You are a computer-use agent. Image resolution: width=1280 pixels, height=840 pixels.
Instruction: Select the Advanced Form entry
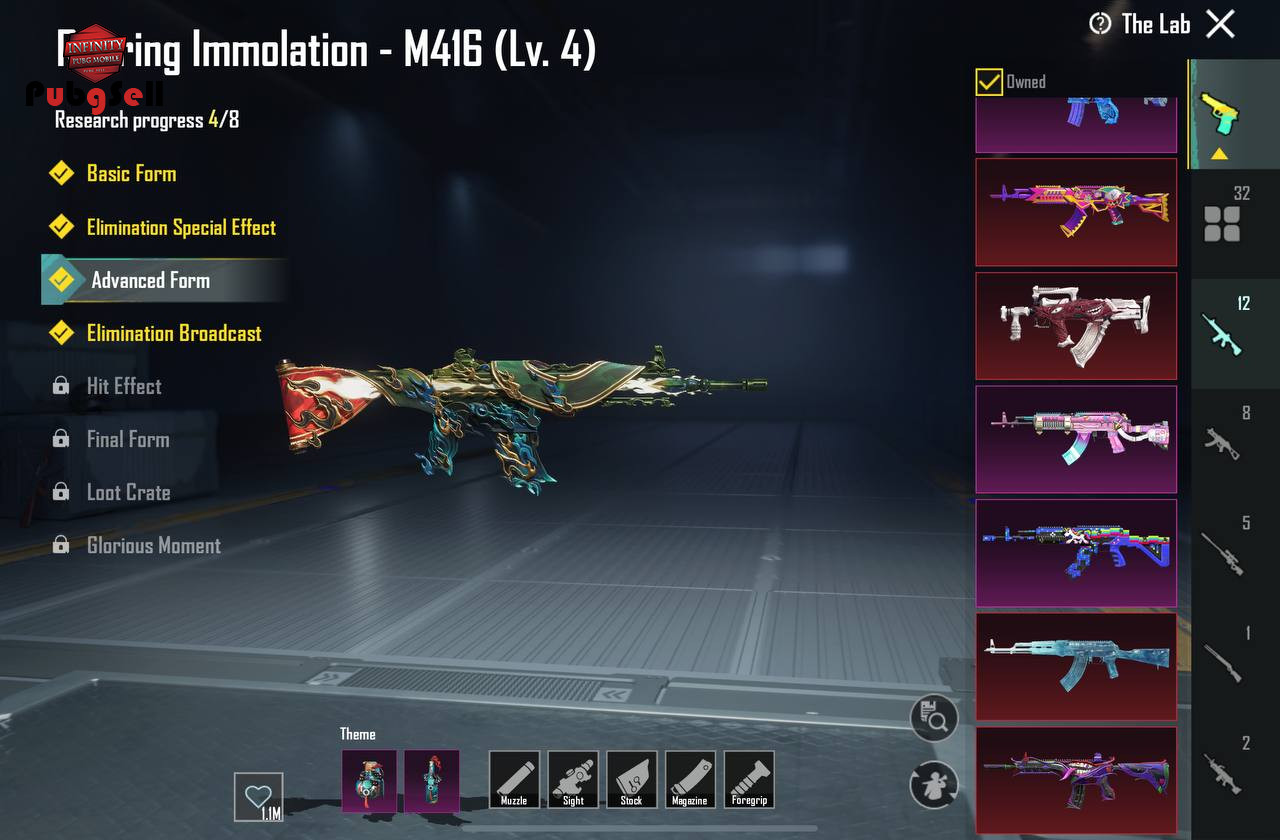(150, 280)
